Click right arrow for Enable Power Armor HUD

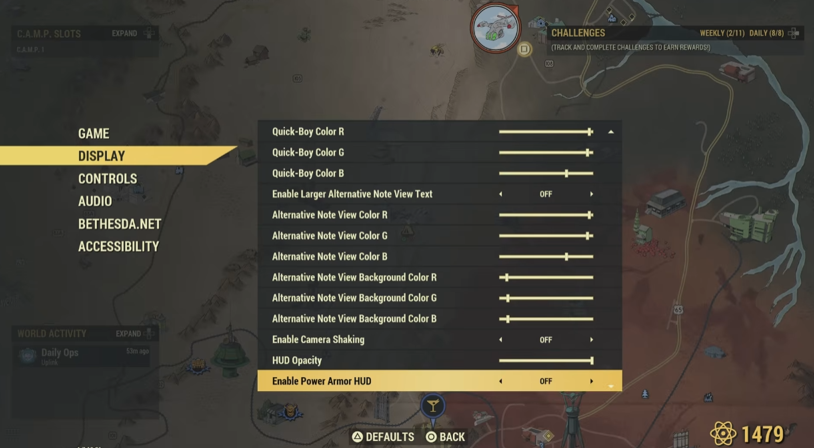tap(591, 381)
